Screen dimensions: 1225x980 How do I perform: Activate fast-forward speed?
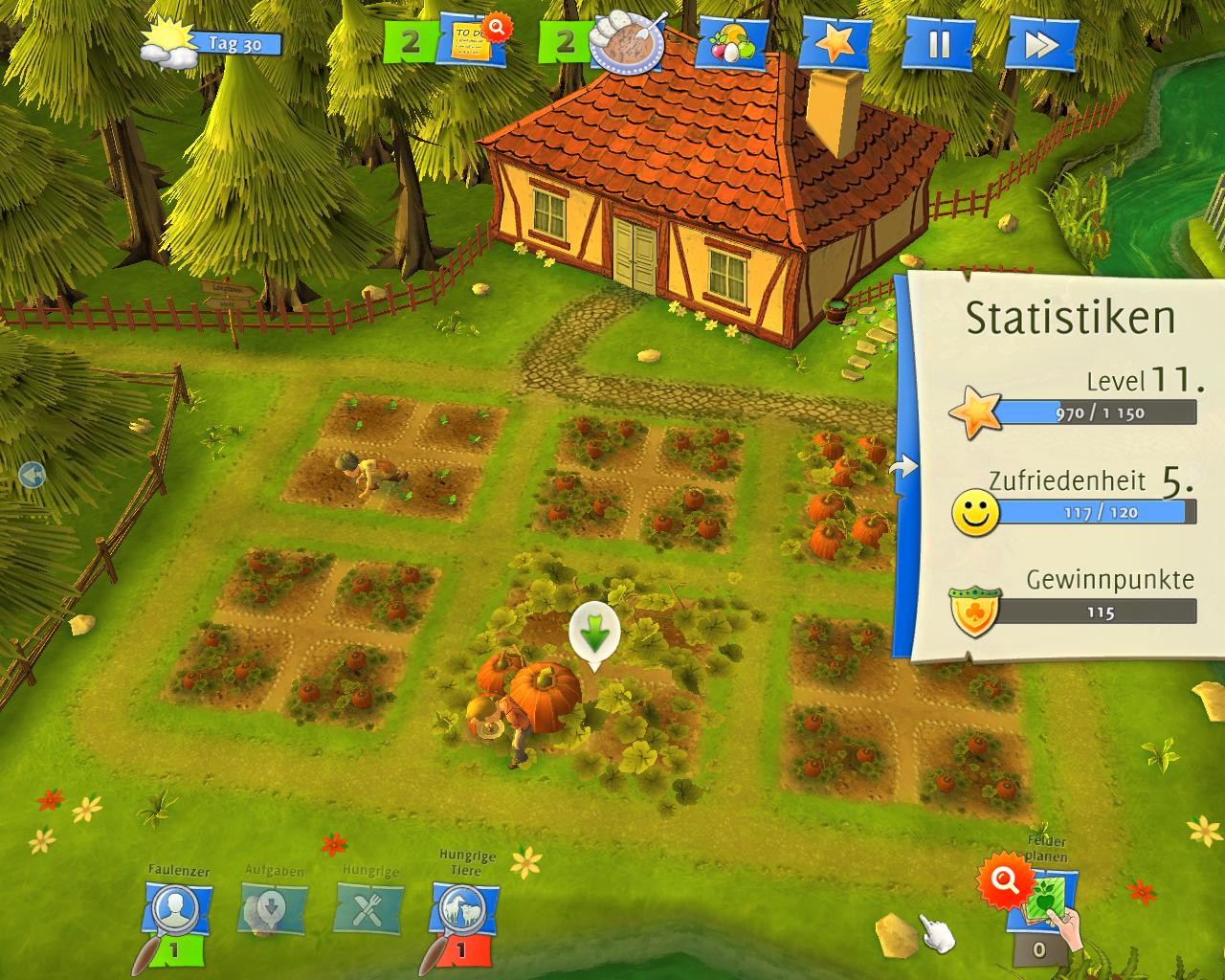click(x=1040, y=44)
